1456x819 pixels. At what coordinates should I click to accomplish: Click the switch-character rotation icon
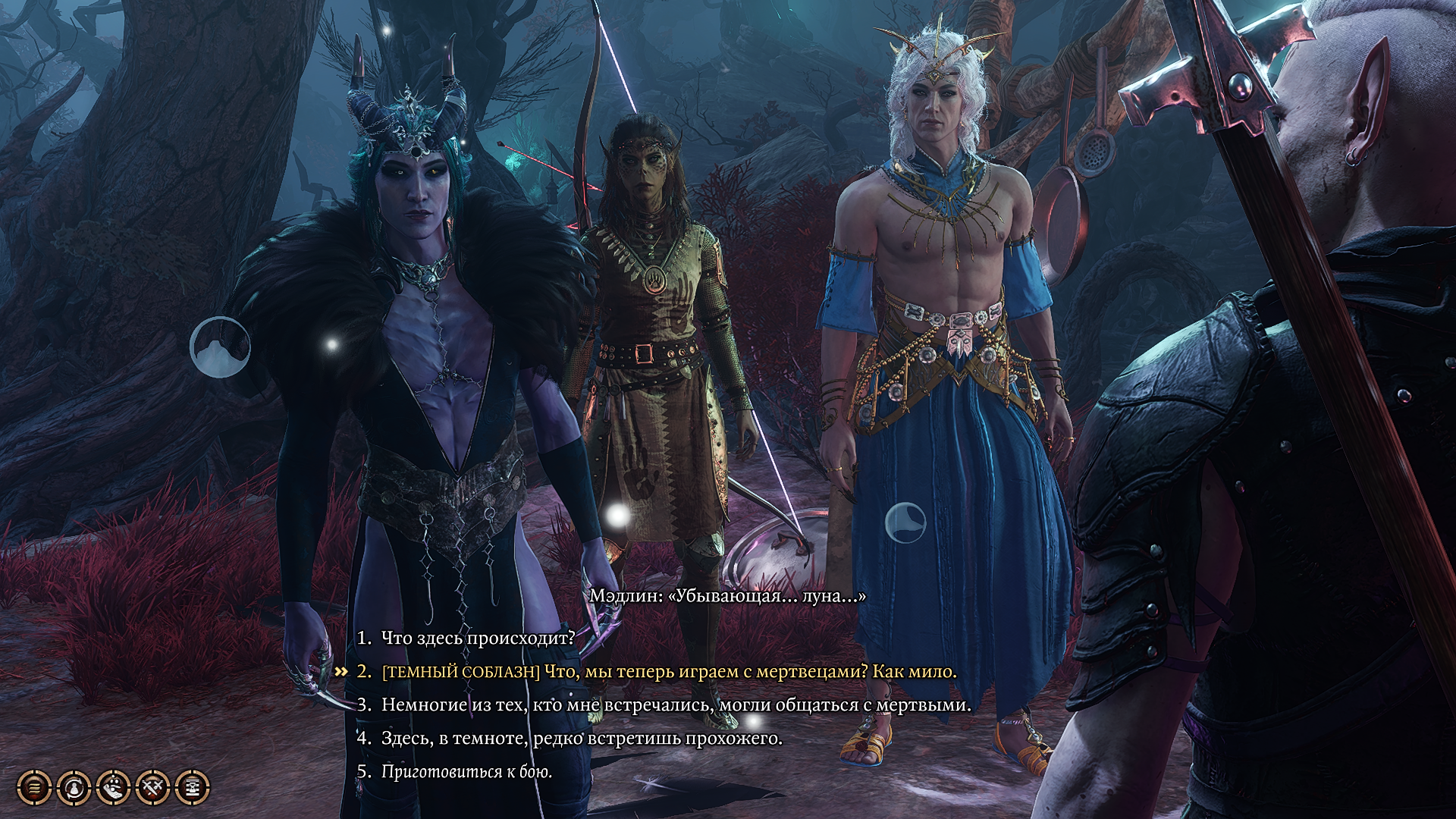coord(74,787)
